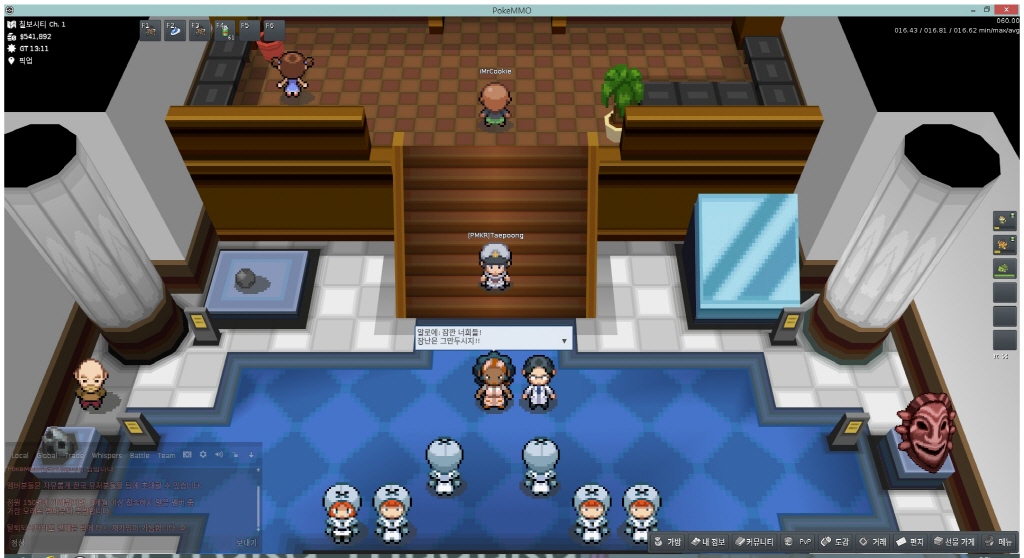Open the 선물 가게 gift shop
The height and width of the screenshot is (558, 1024).
(x=953, y=542)
